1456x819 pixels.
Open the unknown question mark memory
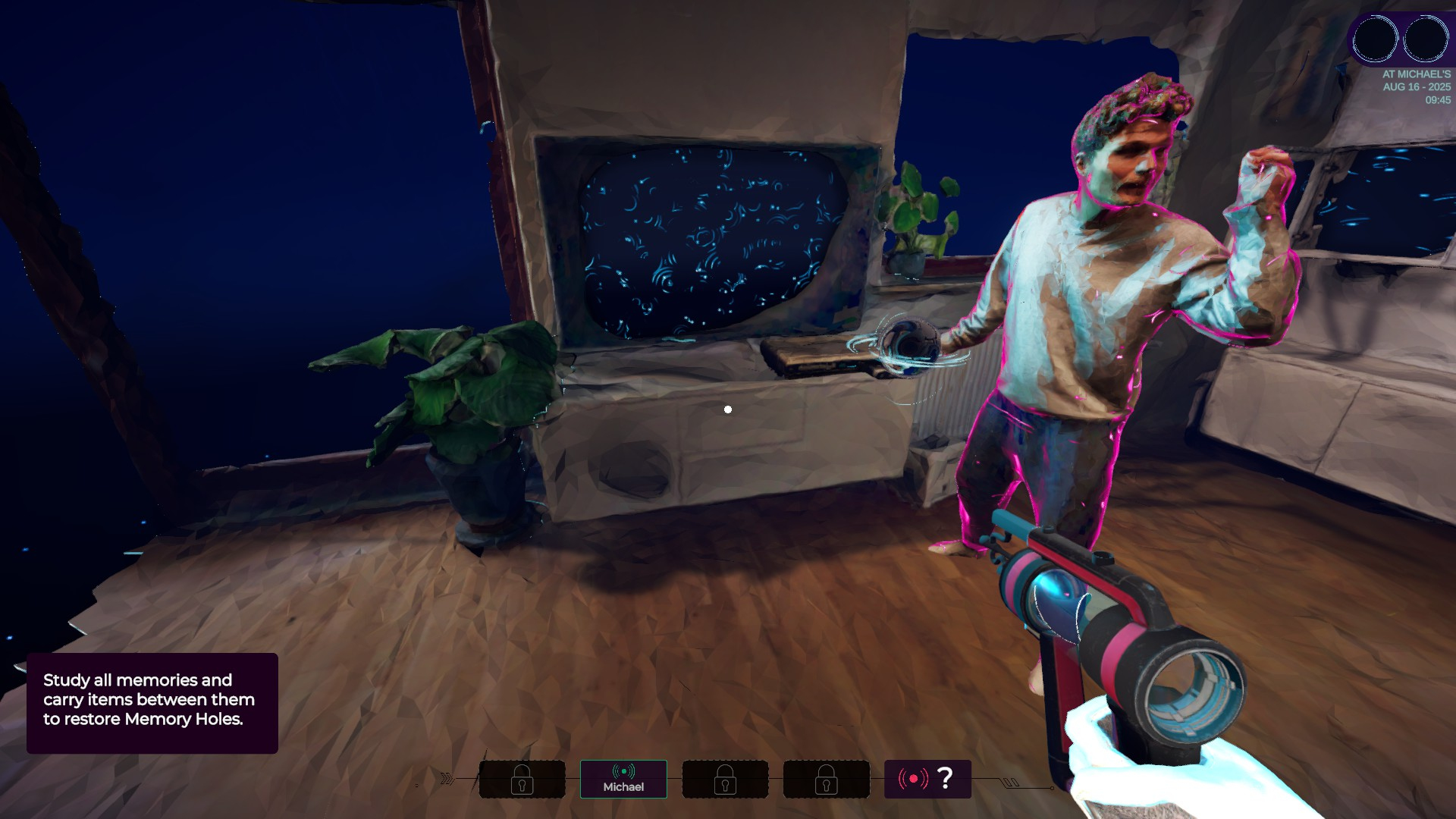[x=927, y=779]
